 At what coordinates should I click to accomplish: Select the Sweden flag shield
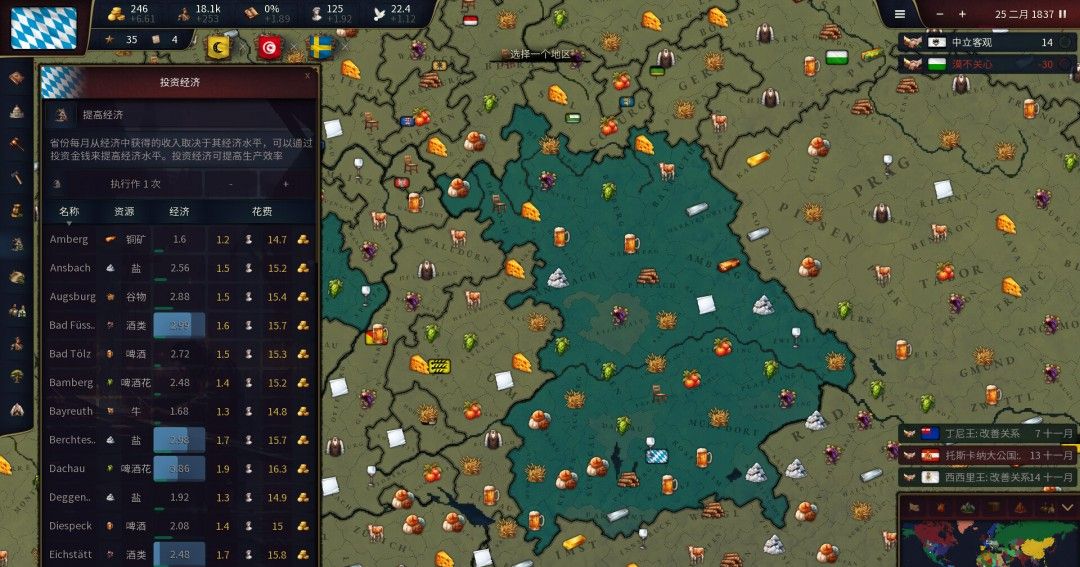(x=320, y=47)
